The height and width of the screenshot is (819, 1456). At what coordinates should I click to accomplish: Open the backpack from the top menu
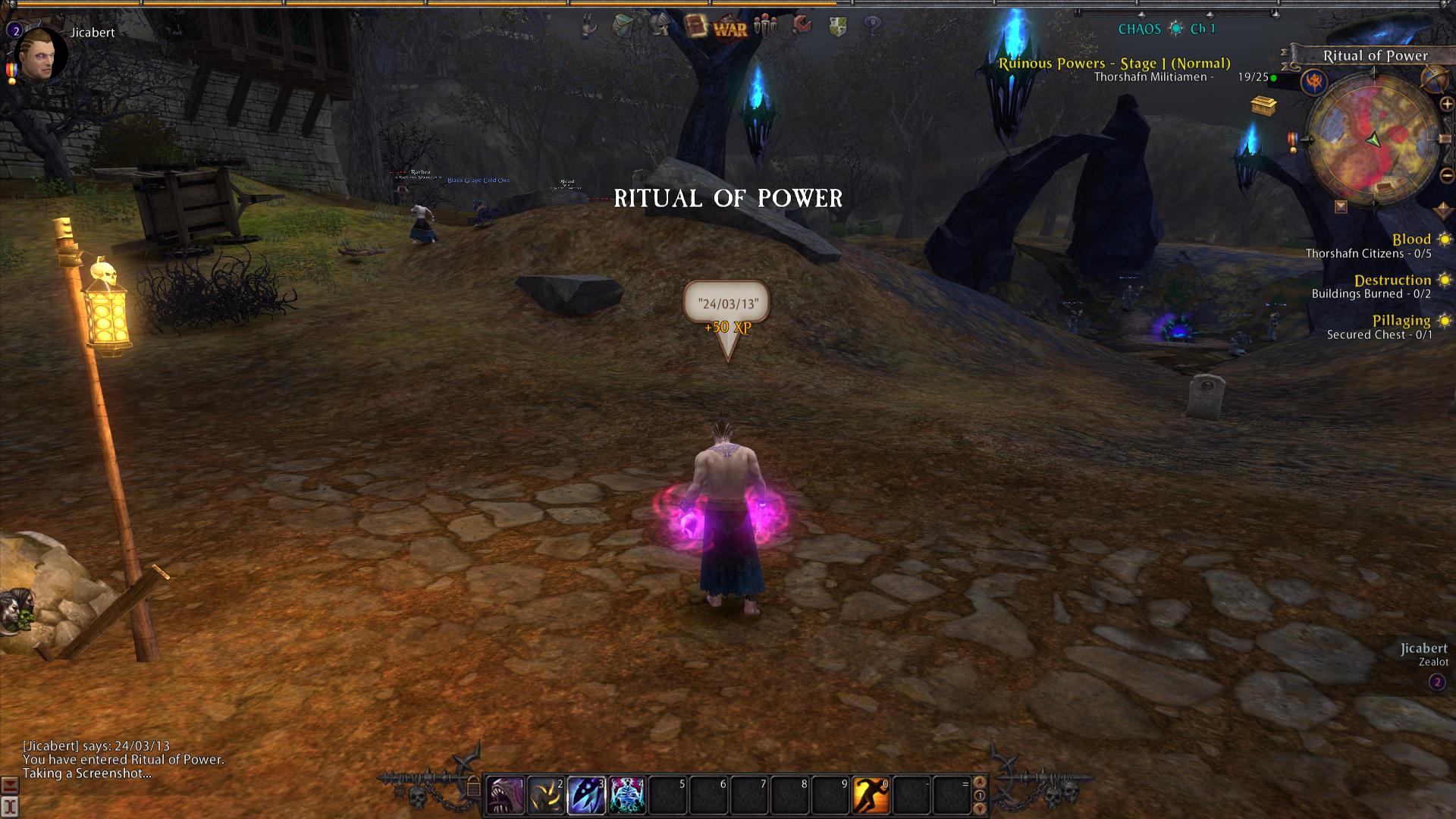[623, 27]
